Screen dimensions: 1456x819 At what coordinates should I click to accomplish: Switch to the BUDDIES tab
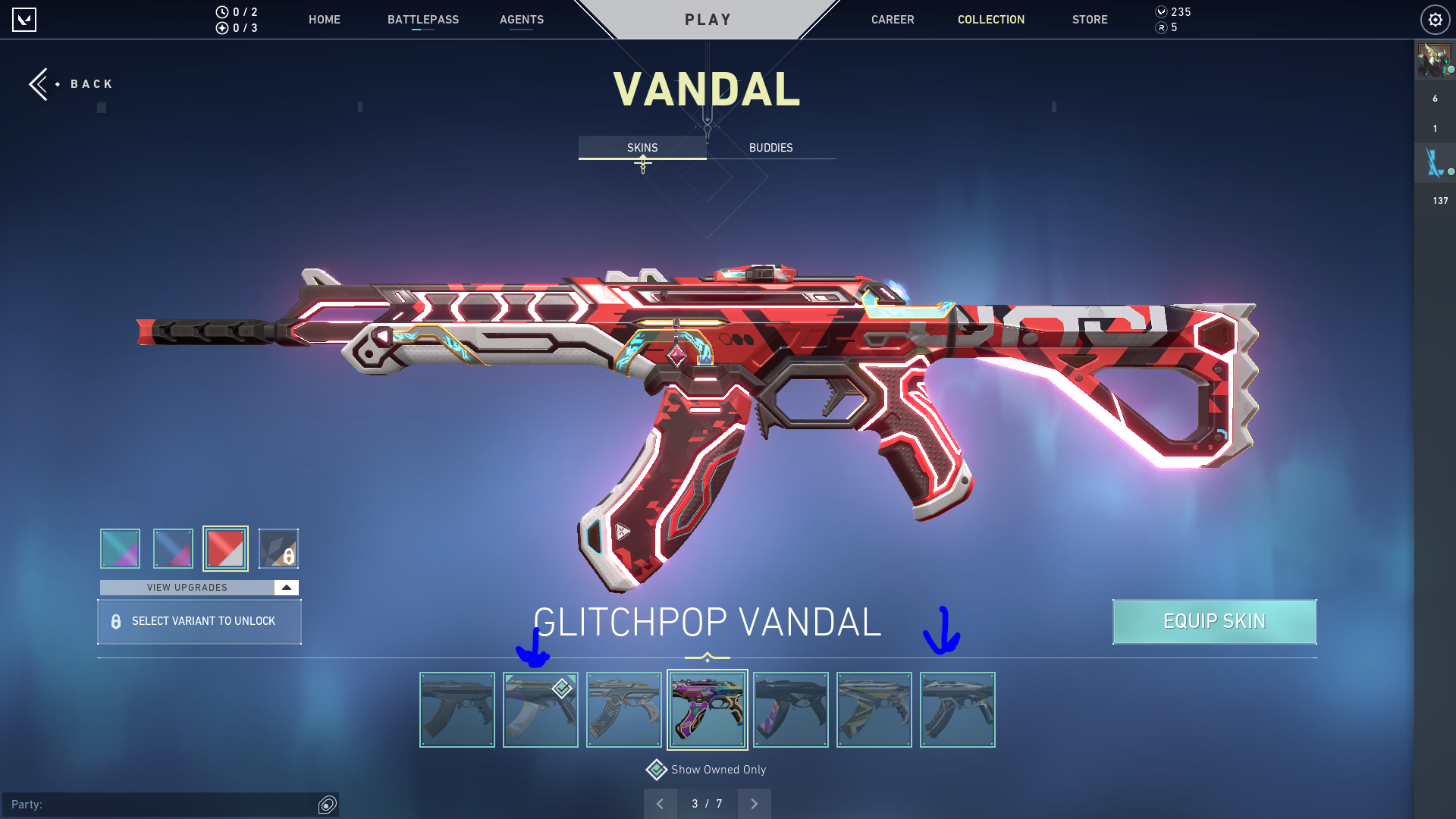click(x=770, y=148)
